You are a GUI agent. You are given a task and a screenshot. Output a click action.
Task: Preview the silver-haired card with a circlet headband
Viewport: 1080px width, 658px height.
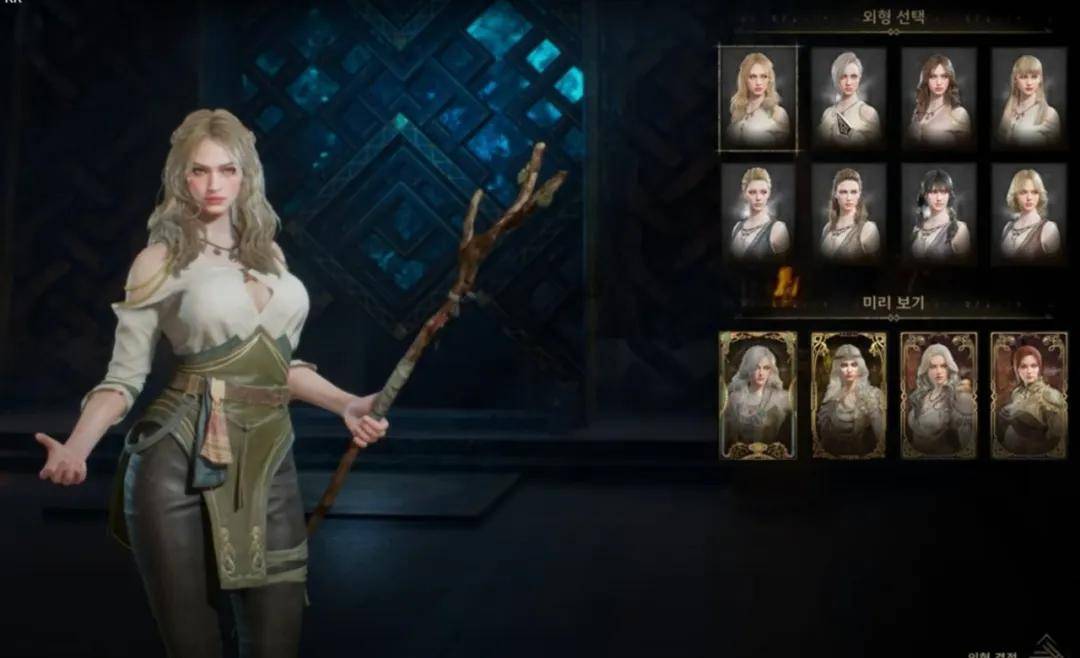[x=849, y=395]
